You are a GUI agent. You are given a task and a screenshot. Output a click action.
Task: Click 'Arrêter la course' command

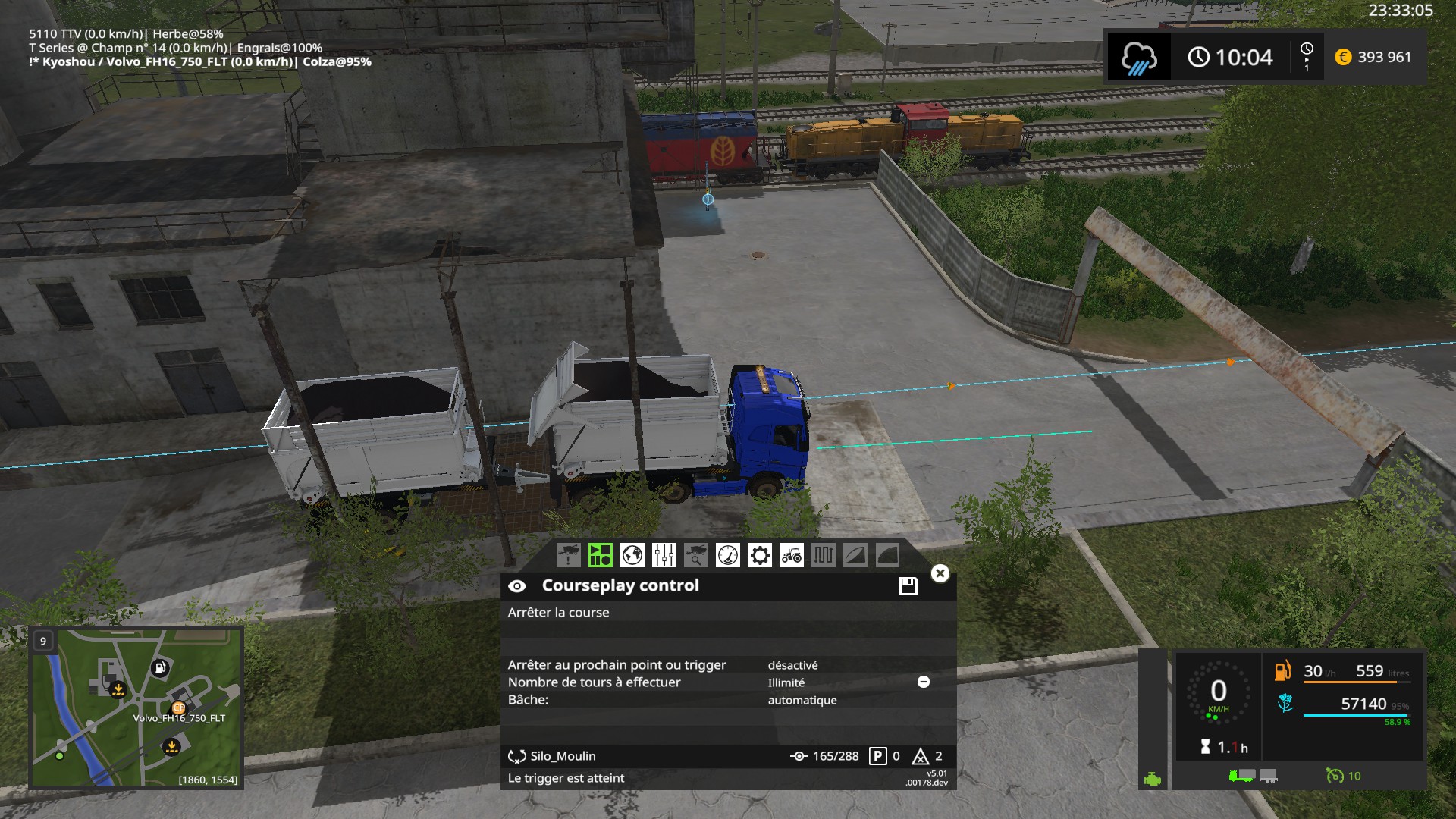[x=558, y=612]
